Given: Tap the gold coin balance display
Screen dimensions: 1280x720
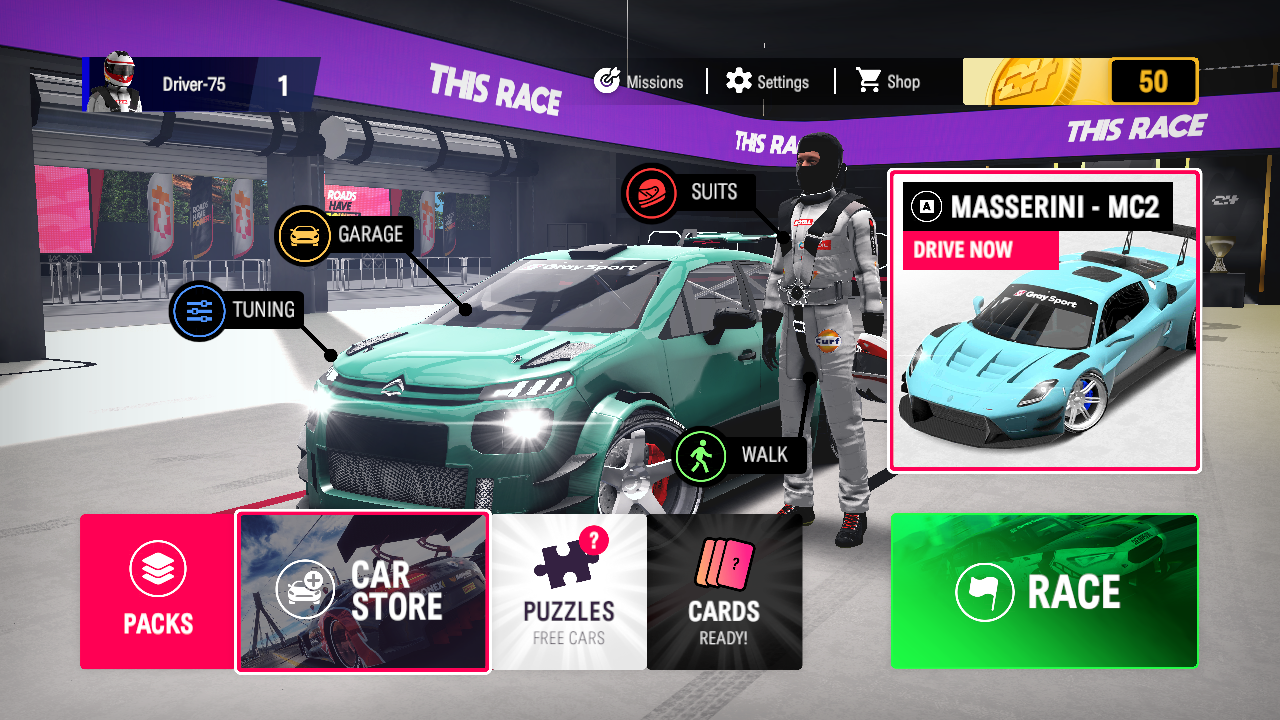Looking at the screenshot, I should click(1080, 82).
